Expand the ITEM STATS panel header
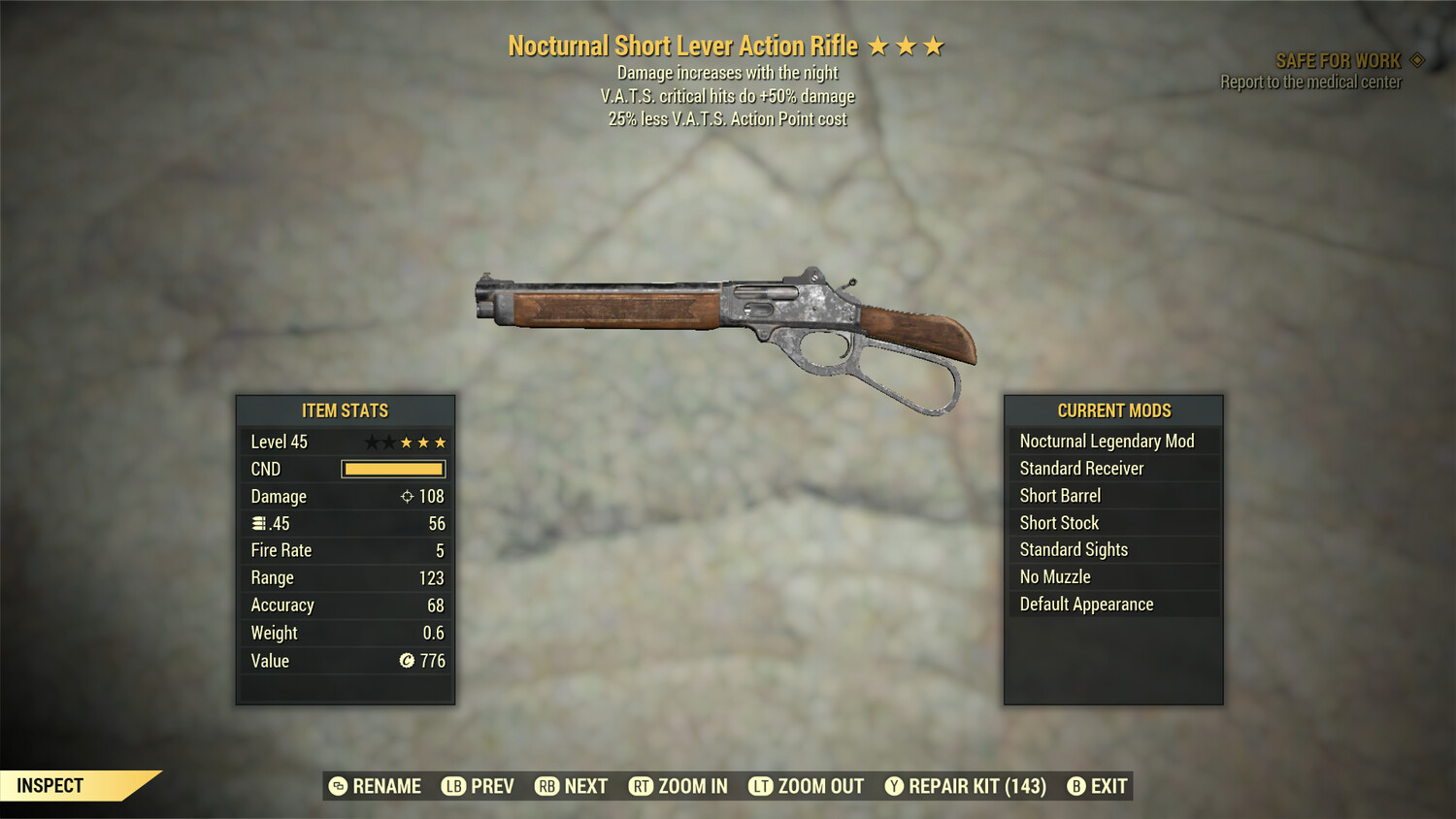Image resolution: width=1456 pixels, height=819 pixels. 345,410
